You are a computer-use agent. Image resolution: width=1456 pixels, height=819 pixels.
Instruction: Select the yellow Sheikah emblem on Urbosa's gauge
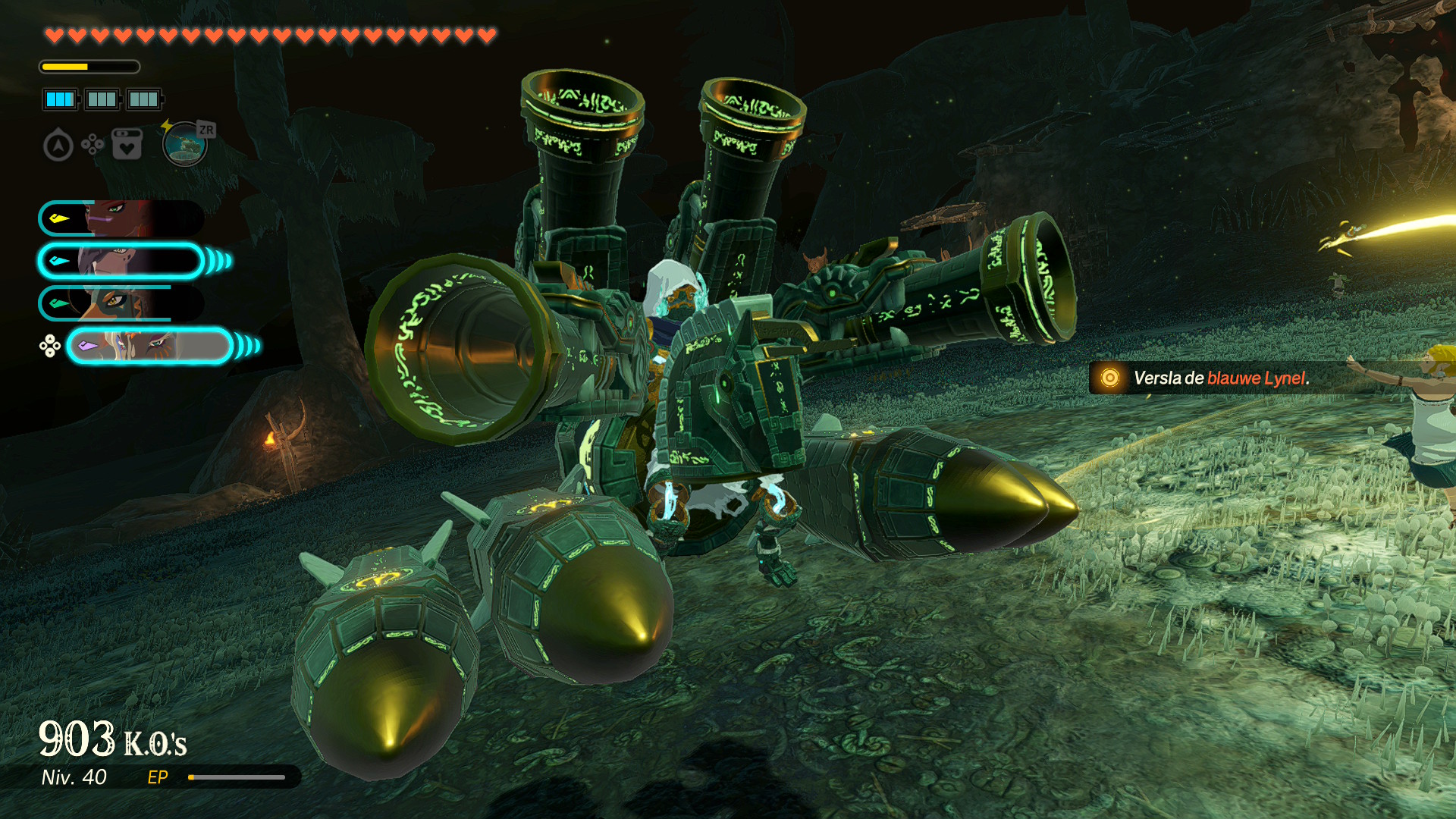(x=58, y=219)
